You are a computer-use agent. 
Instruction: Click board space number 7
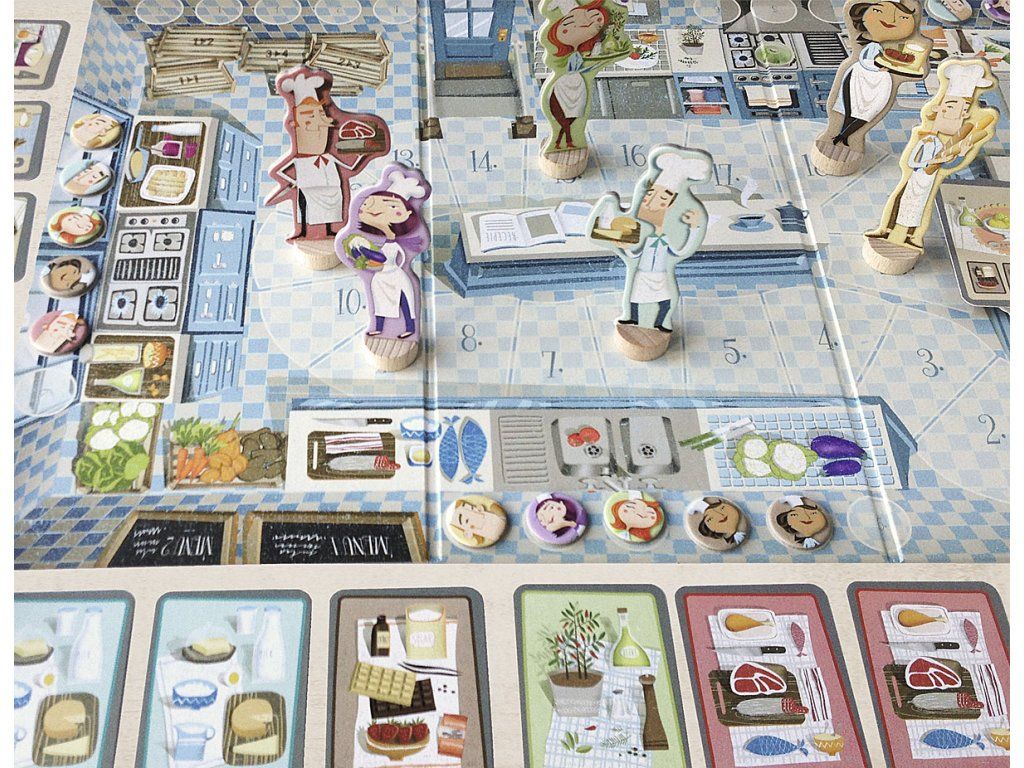[x=552, y=362]
